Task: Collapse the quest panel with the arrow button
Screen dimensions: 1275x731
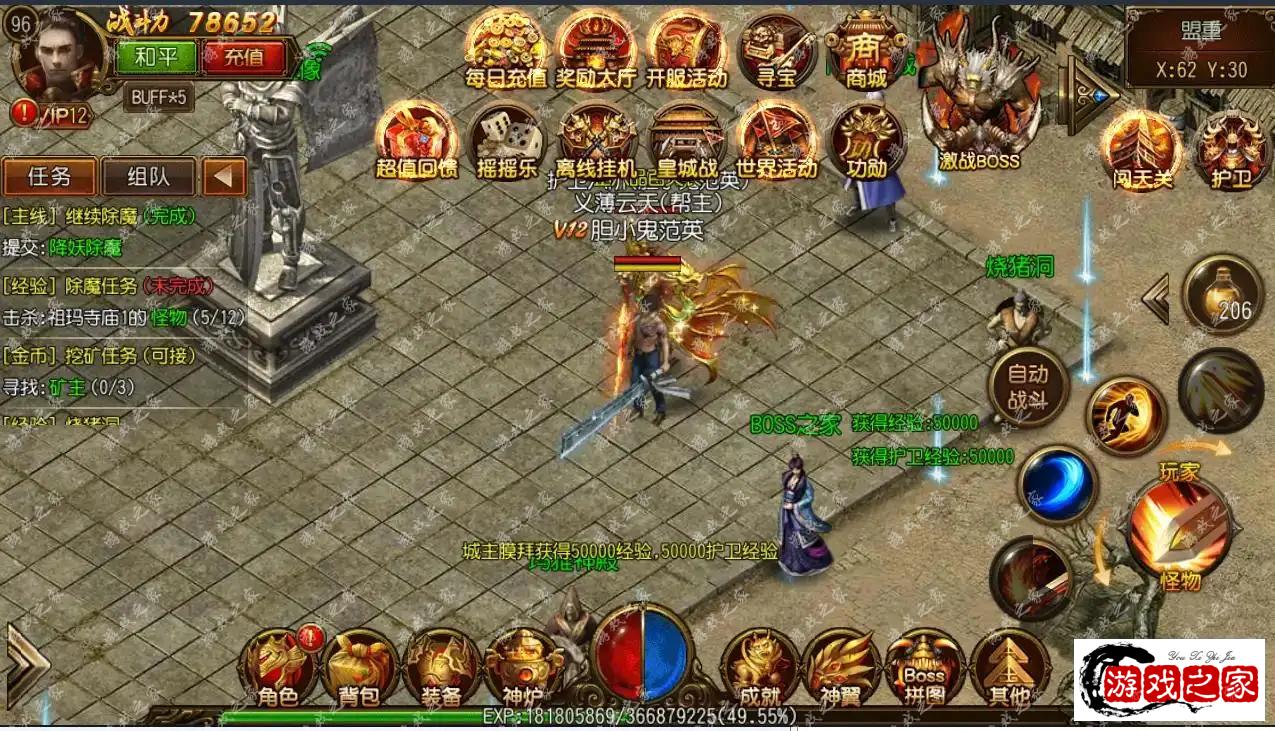Action: [224, 177]
